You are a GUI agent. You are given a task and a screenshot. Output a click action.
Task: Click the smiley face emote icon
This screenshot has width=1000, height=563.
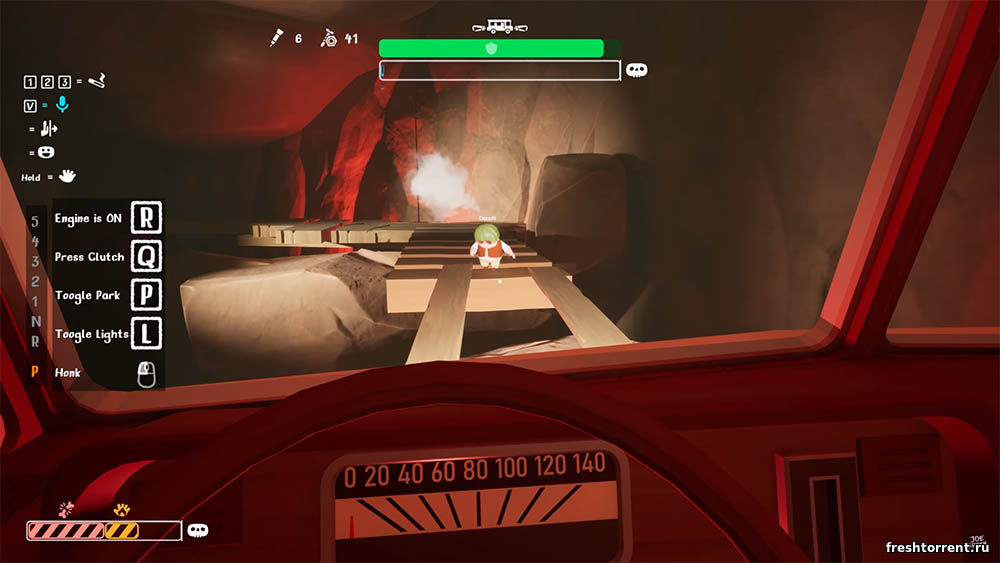point(46,152)
